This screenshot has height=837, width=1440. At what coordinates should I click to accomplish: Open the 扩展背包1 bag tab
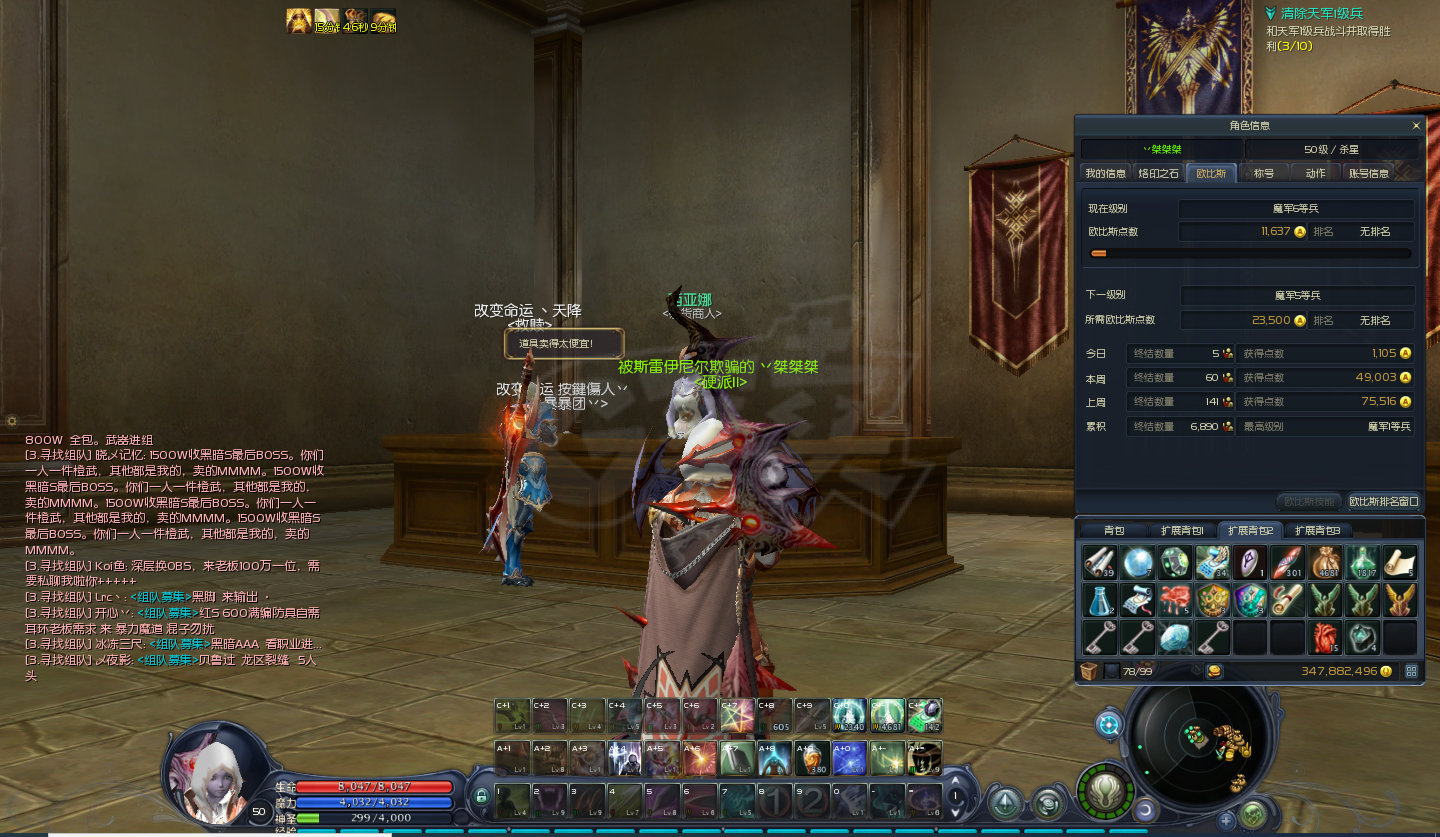coord(1182,530)
